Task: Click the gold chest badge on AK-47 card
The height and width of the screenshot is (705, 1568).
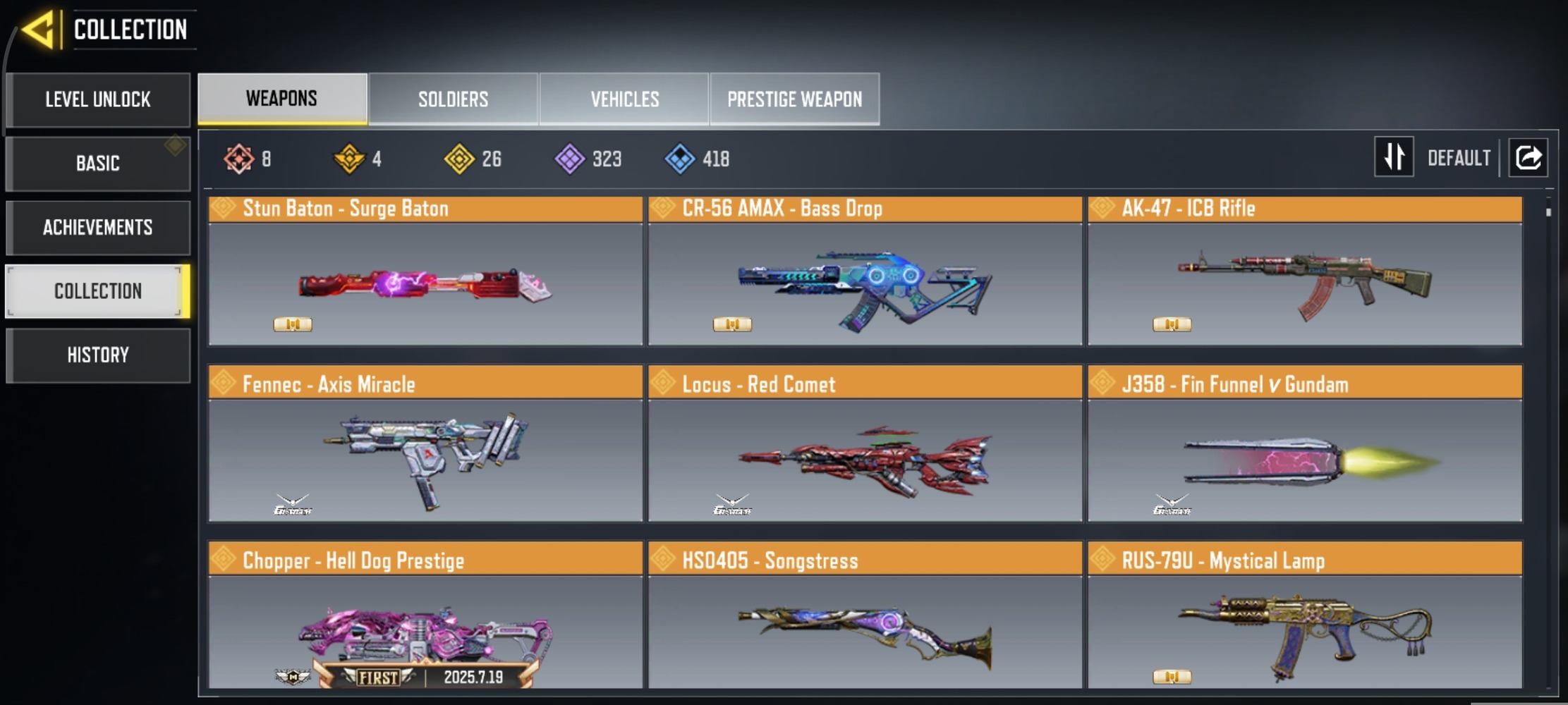Action: pos(1172,325)
